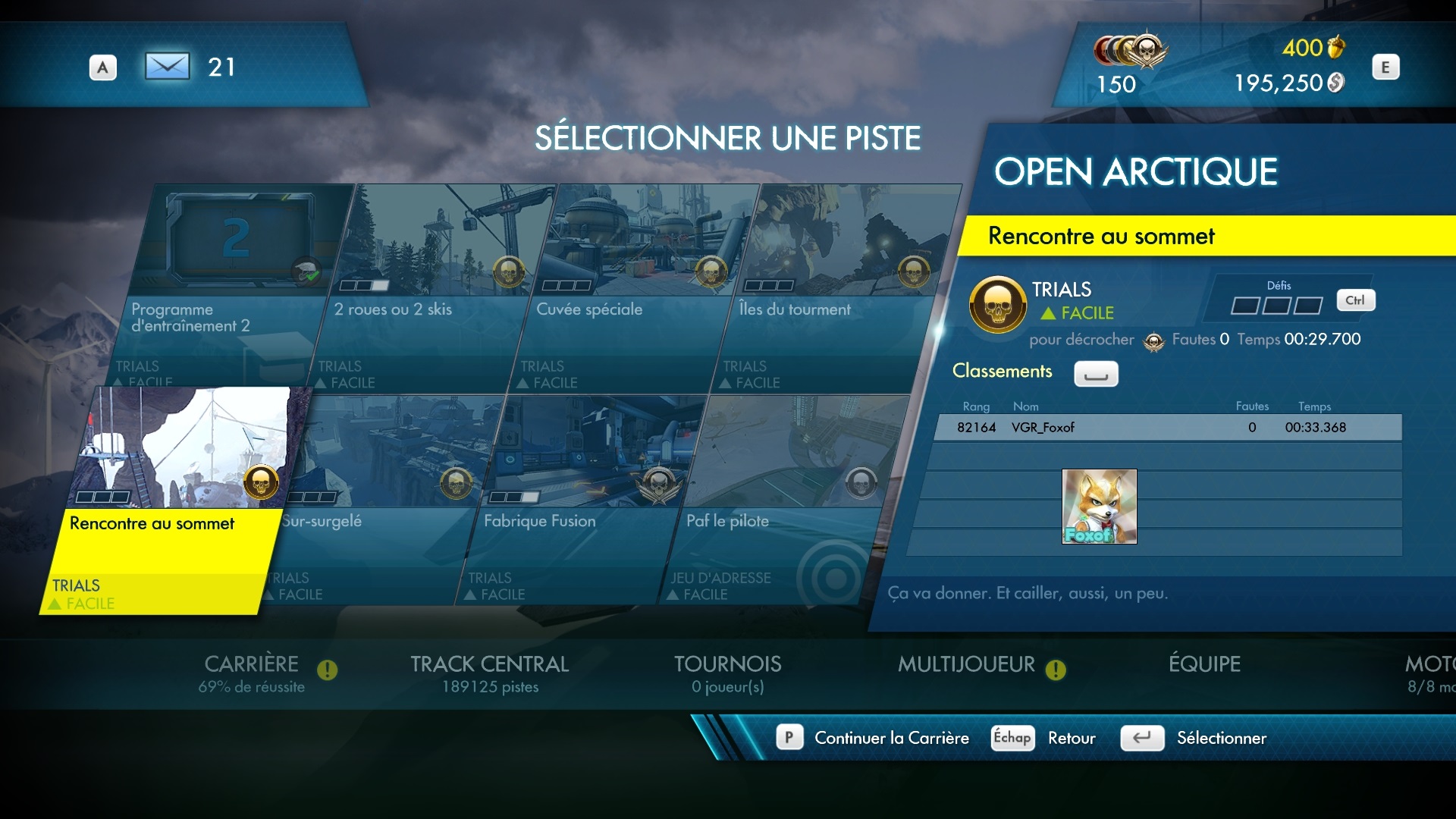Screen dimensions: 1456x819
Task: Go back with the Retour button
Action: (1071, 738)
